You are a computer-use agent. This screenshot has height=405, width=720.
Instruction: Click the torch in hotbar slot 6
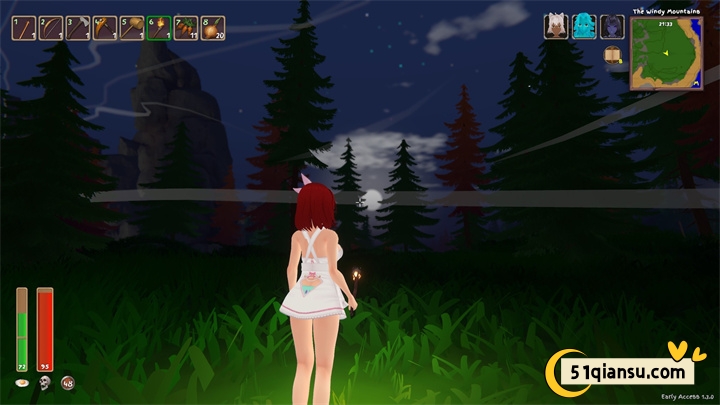click(159, 28)
